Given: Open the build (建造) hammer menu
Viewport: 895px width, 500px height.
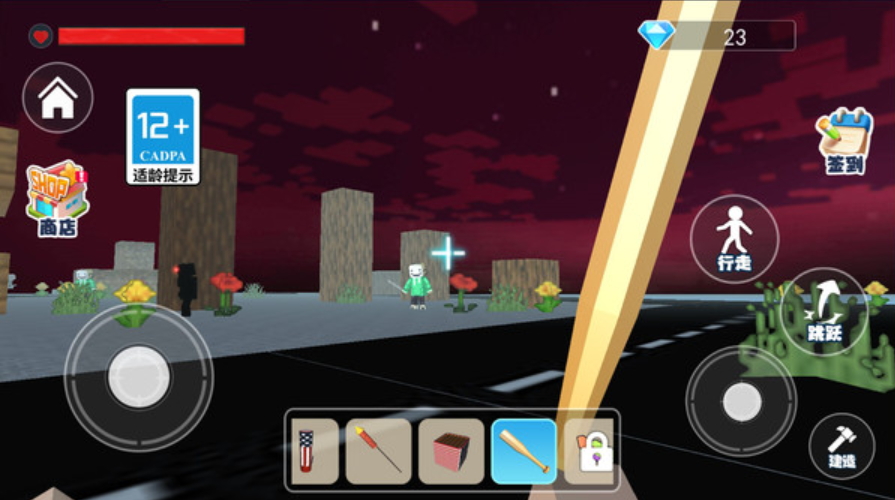Looking at the screenshot, I should click(841, 446).
